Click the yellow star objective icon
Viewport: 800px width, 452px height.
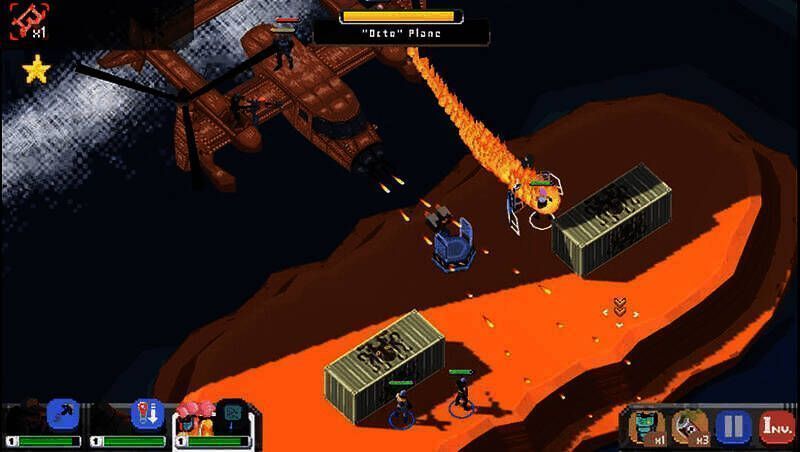[x=36, y=69]
